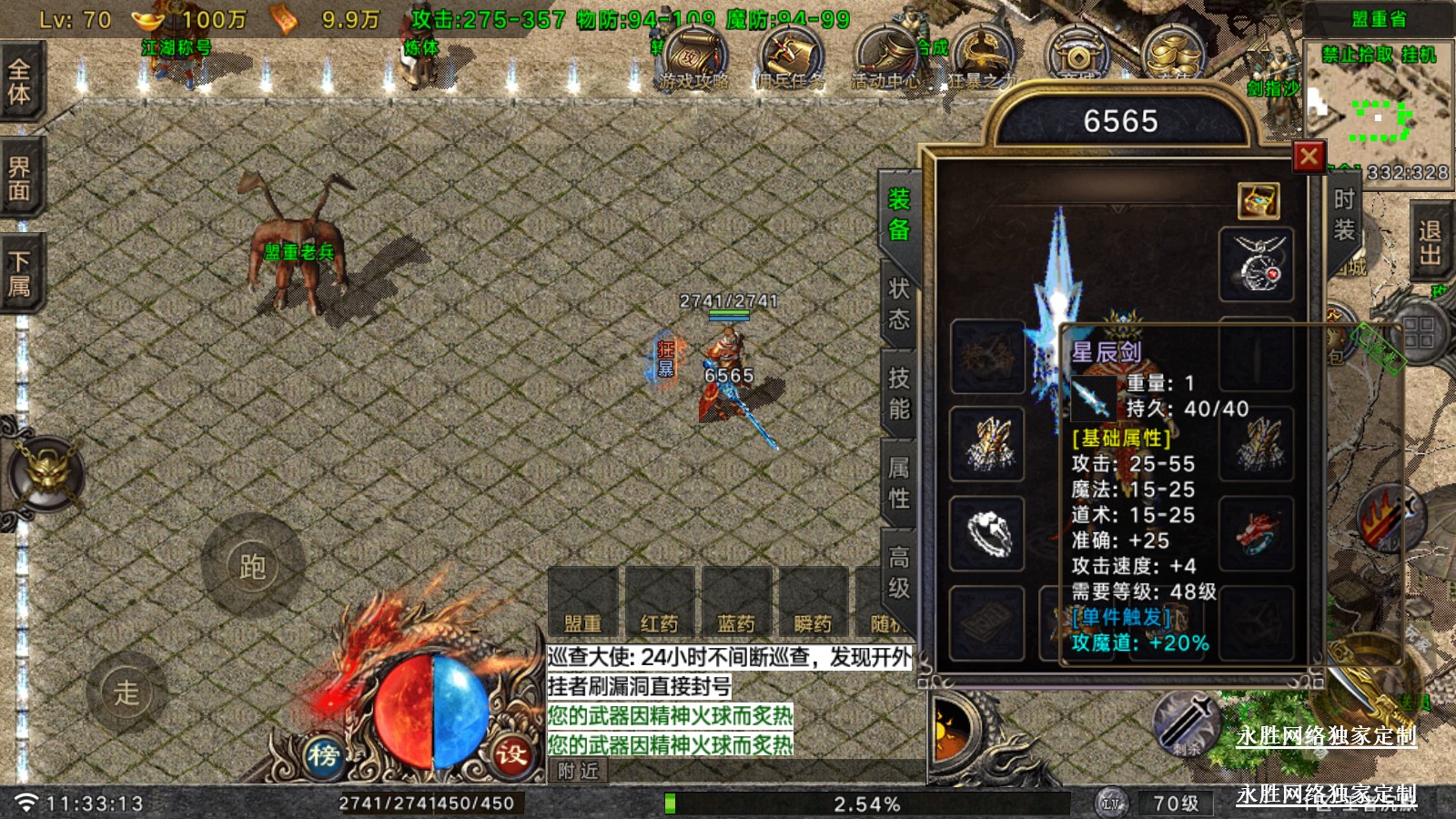Tap the 走 walk button
The width and height of the screenshot is (1456, 819).
126,693
